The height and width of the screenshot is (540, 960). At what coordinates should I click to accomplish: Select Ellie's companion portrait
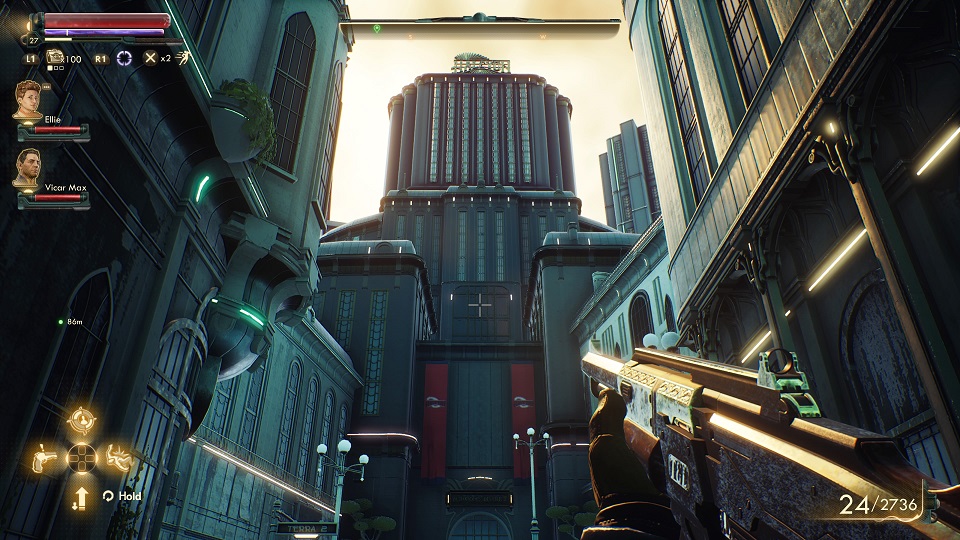pyautogui.click(x=29, y=100)
